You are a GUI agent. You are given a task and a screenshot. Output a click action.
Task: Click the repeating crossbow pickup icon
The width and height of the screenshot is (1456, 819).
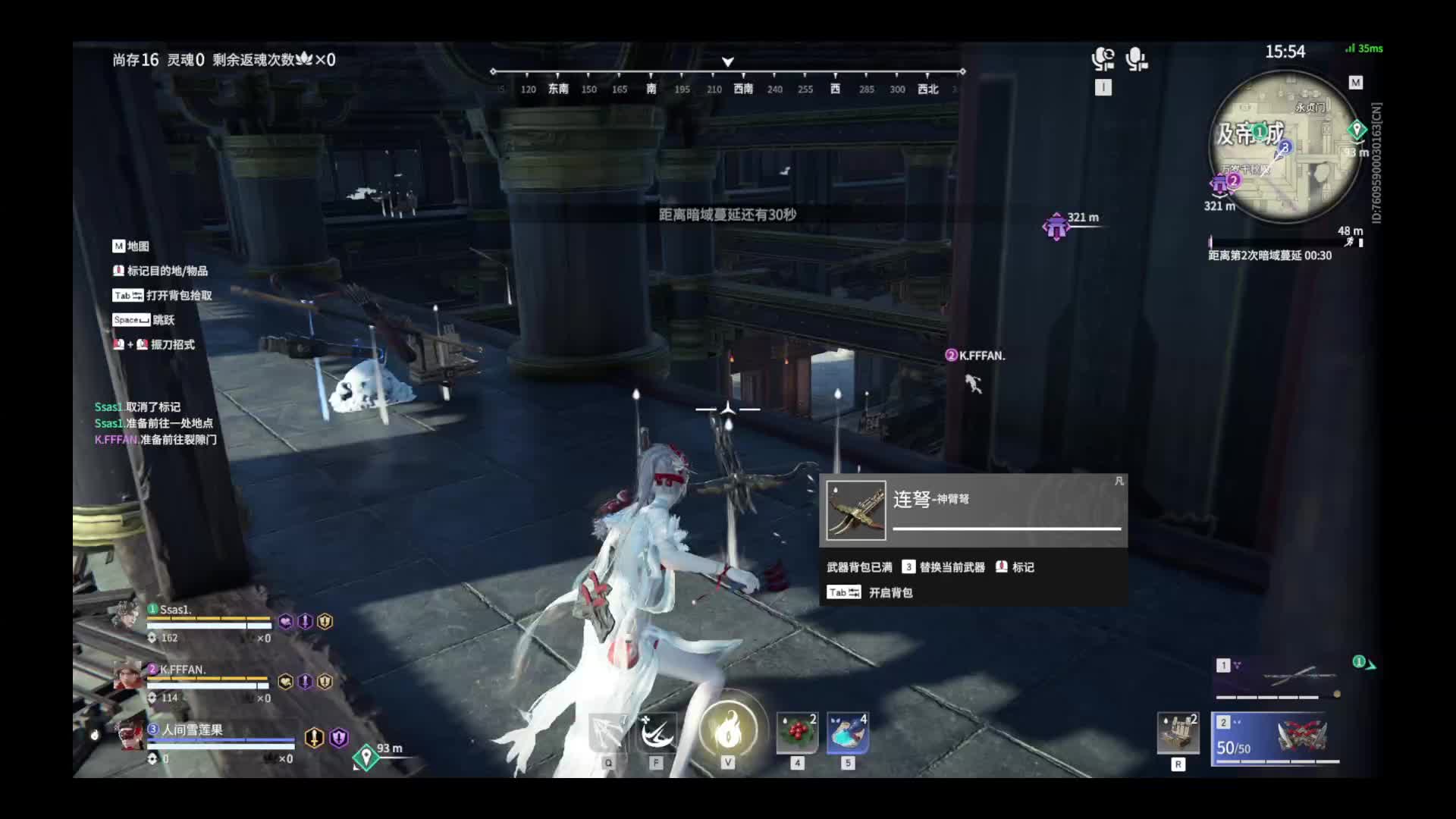pos(855,510)
